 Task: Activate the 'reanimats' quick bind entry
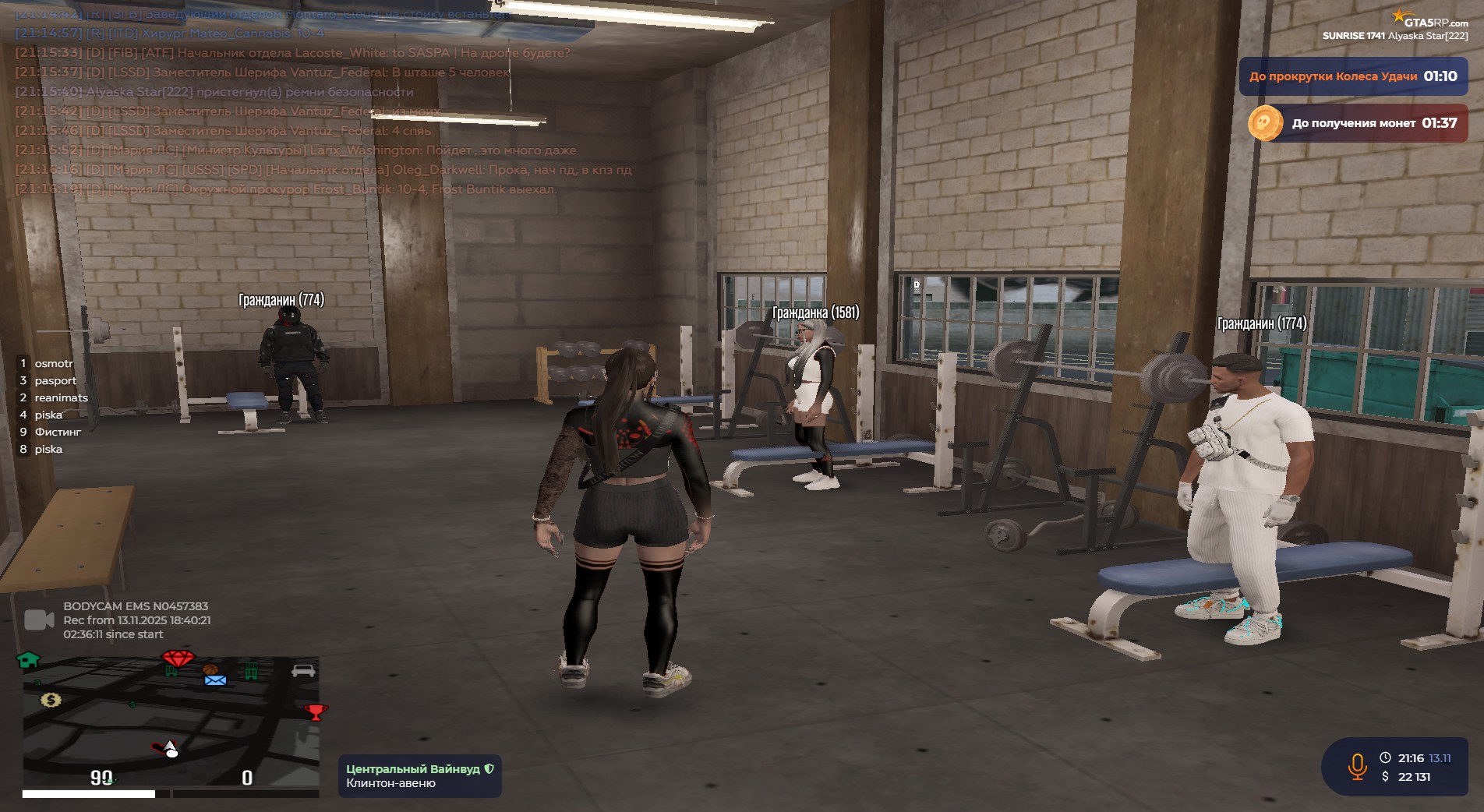pyautogui.click(x=61, y=398)
